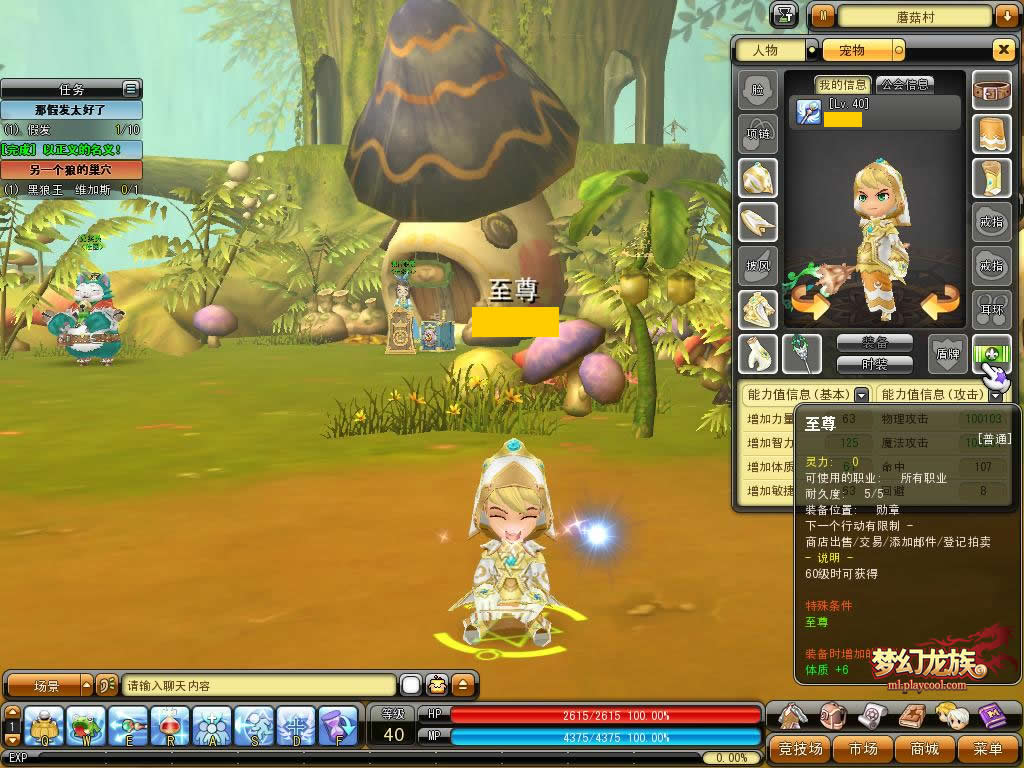
Task: Open the 商城 cash shop
Action: (x=925, y=748)
